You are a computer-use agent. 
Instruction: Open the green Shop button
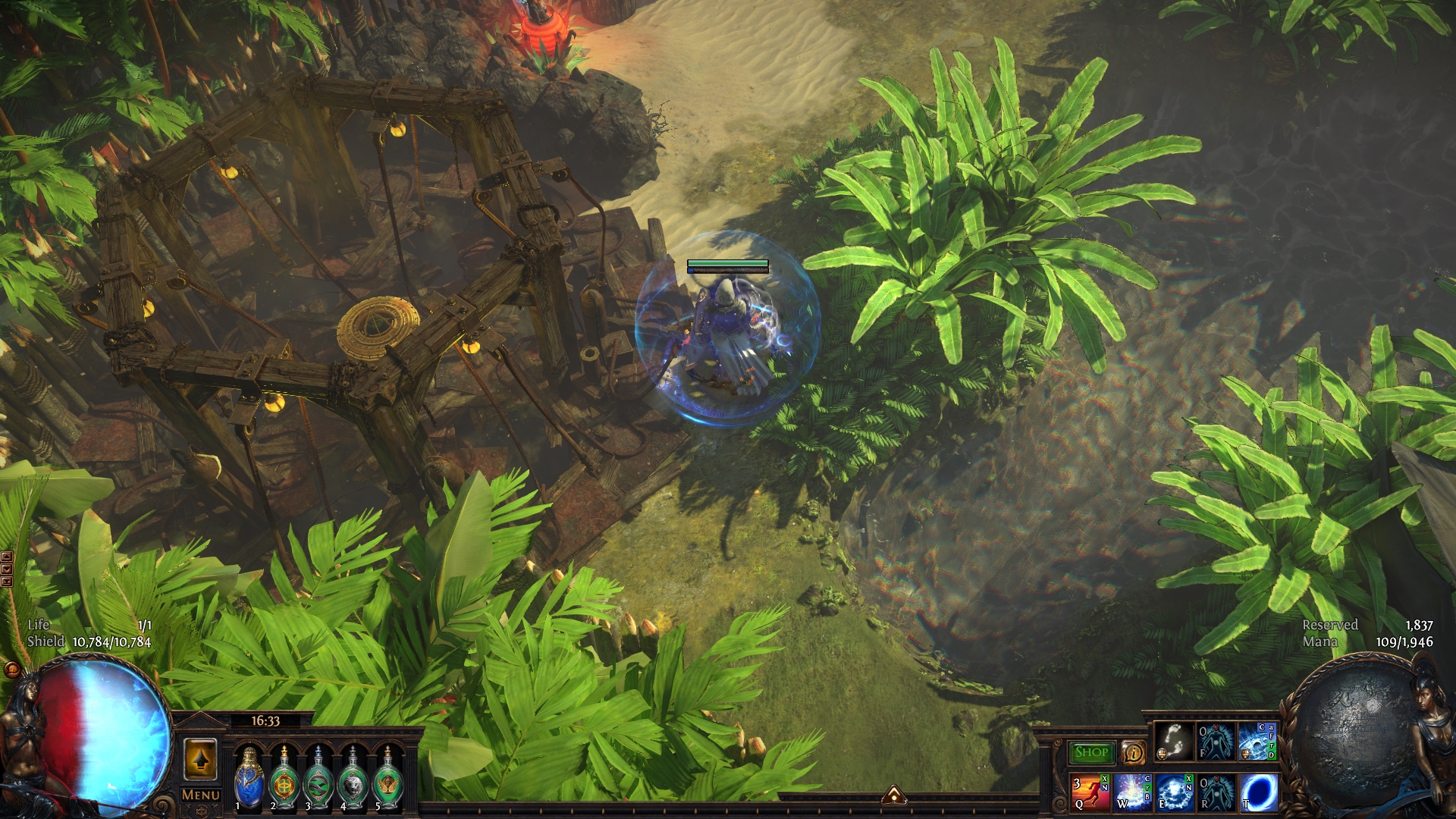coord(1091,752)
